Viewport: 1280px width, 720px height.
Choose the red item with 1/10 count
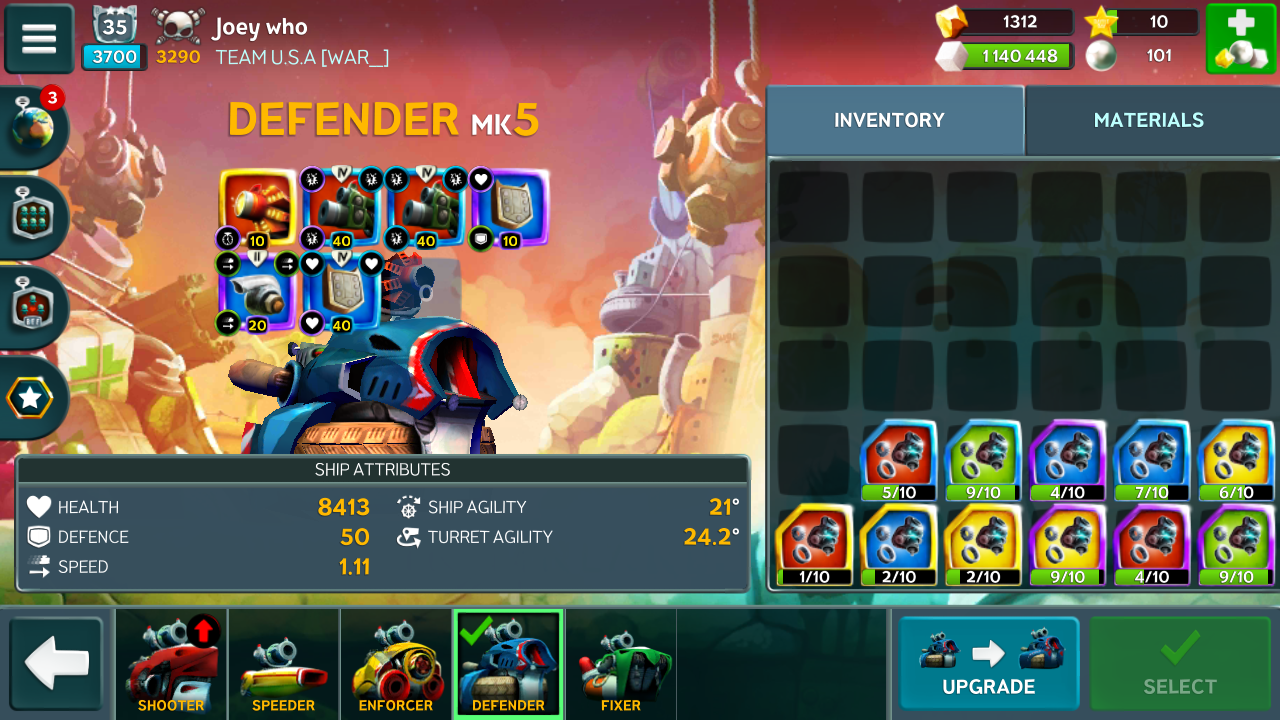coord(813,545)
